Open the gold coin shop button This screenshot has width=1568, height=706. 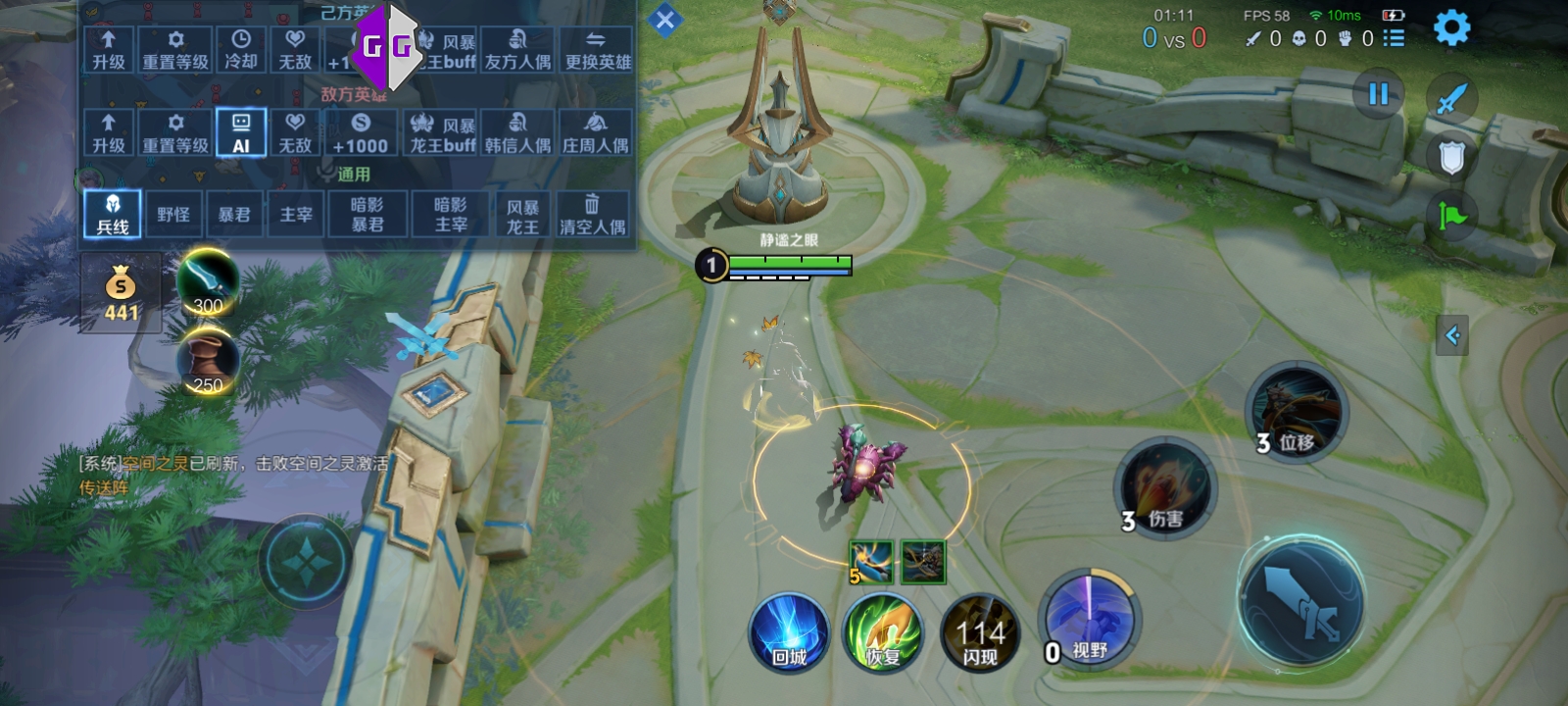121,293
